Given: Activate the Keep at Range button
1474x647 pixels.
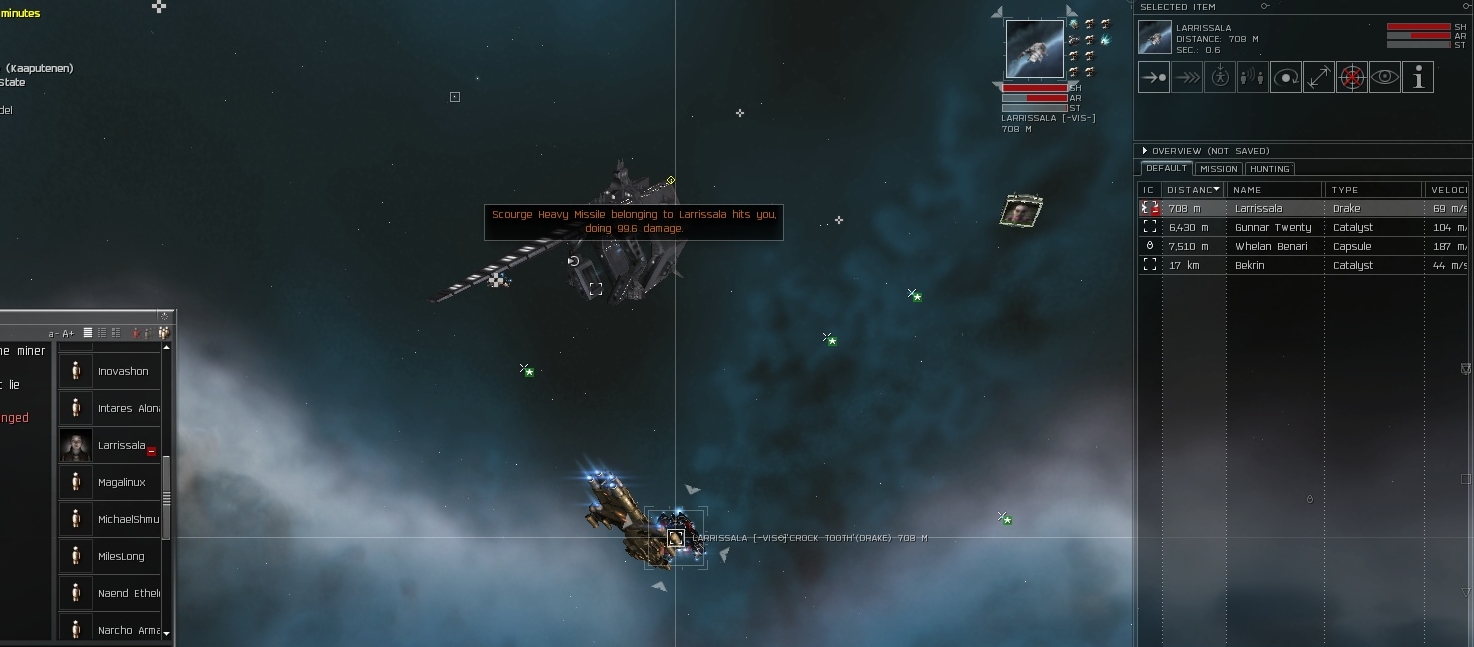Looking at the screenshot, I should click(1319, 77).
